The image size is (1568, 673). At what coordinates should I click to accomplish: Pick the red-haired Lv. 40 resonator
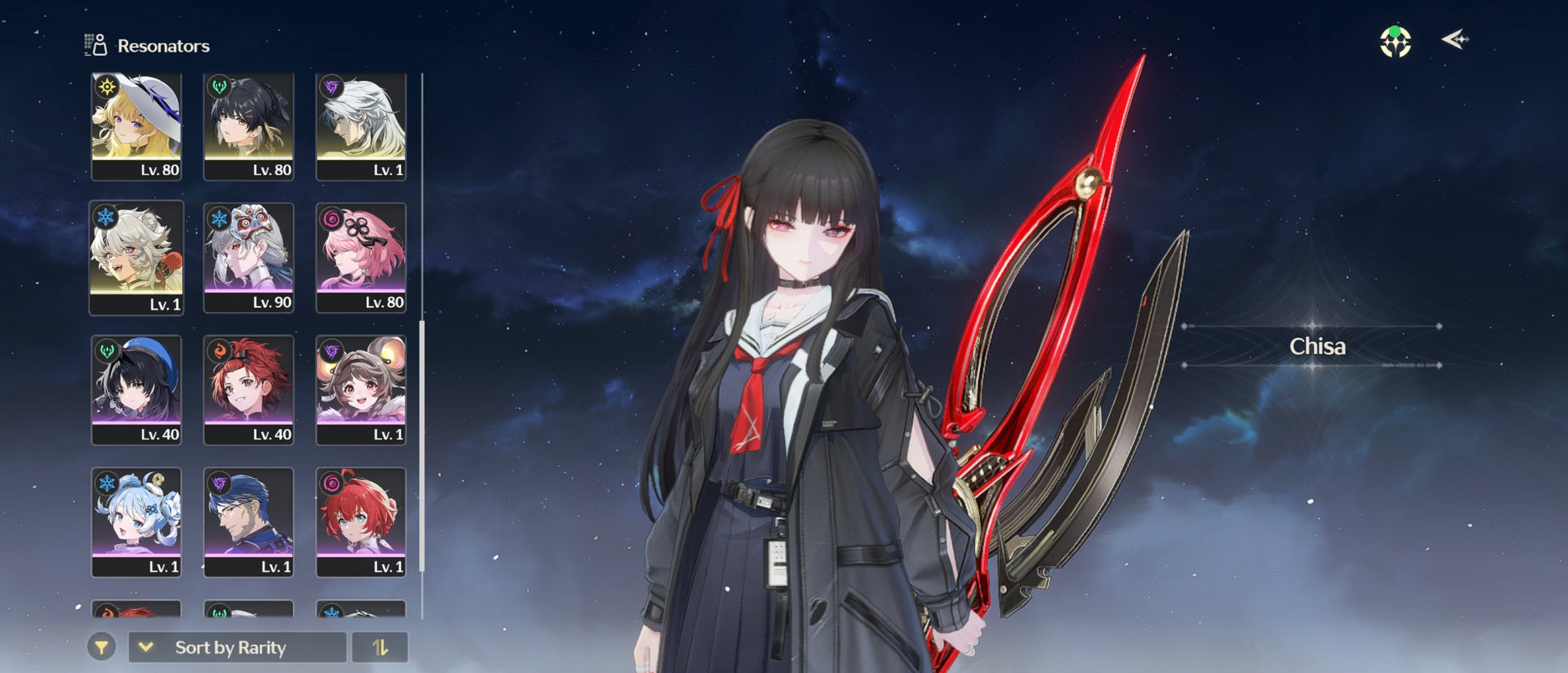[x=248, y=390]
